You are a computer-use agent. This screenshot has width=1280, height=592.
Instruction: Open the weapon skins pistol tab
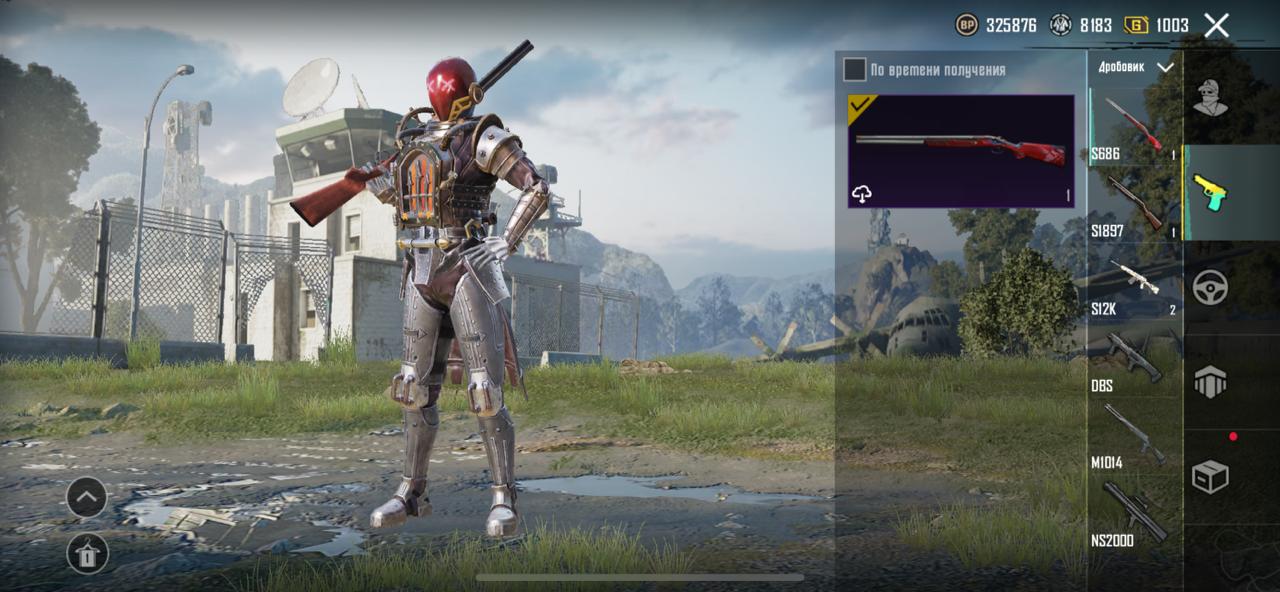tap(1210, 192)
